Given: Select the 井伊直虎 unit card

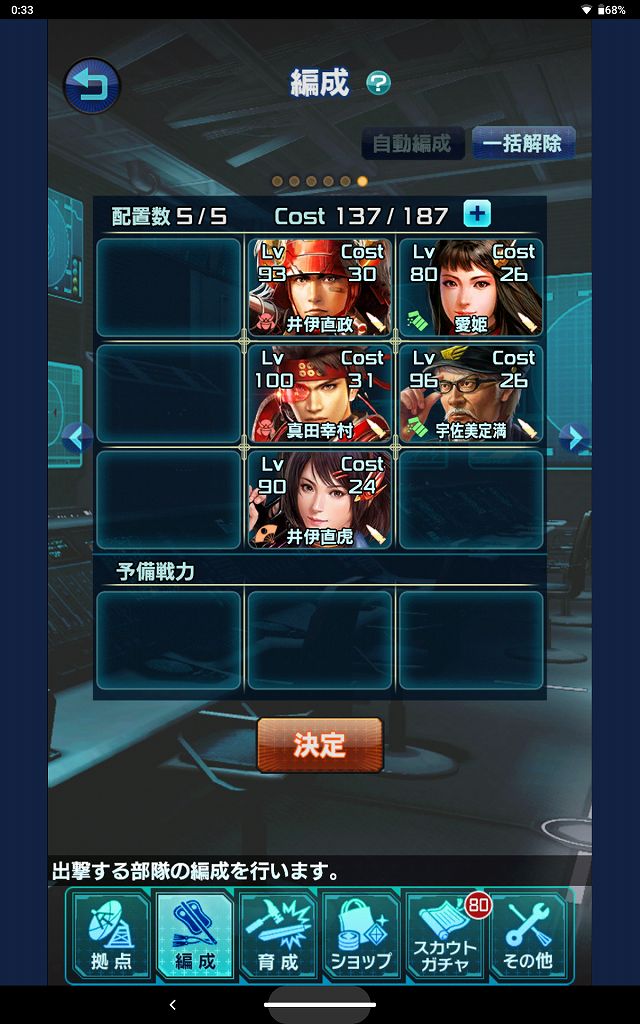Looking at the screenshot, I should (x=320, y=499).
